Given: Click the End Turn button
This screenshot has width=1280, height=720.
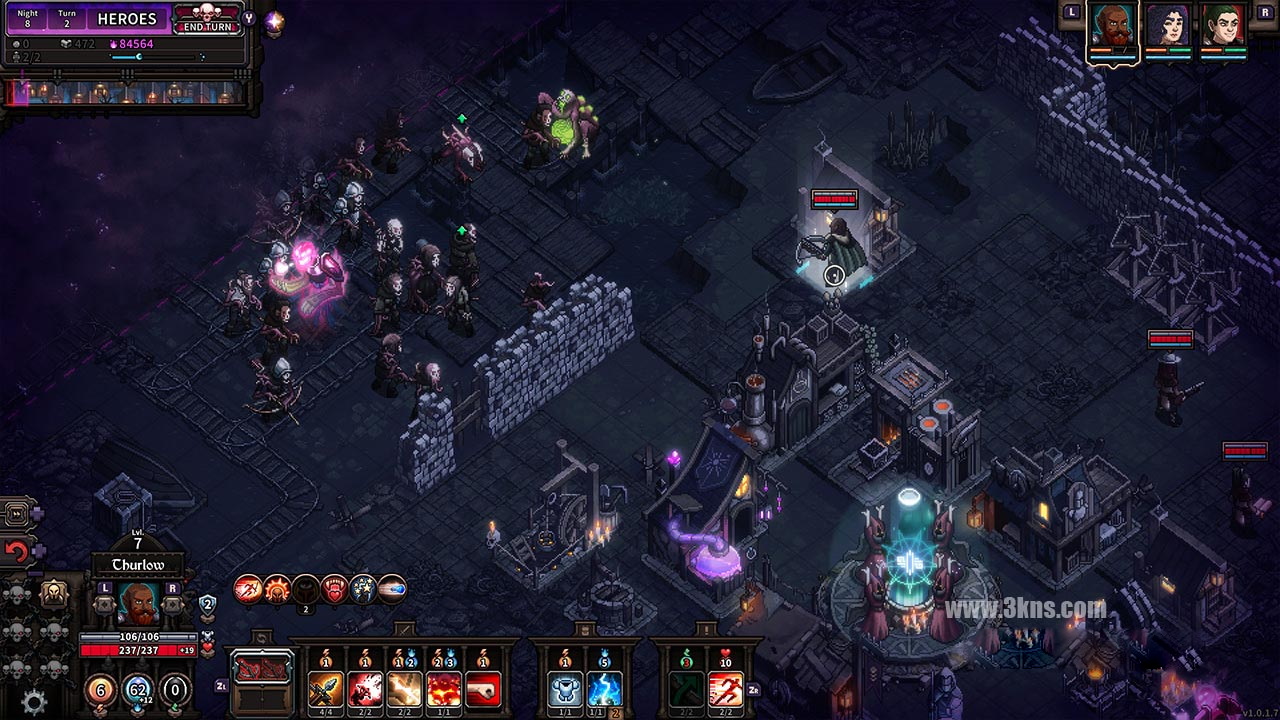Looking at the screenshot, I should 207,19.
